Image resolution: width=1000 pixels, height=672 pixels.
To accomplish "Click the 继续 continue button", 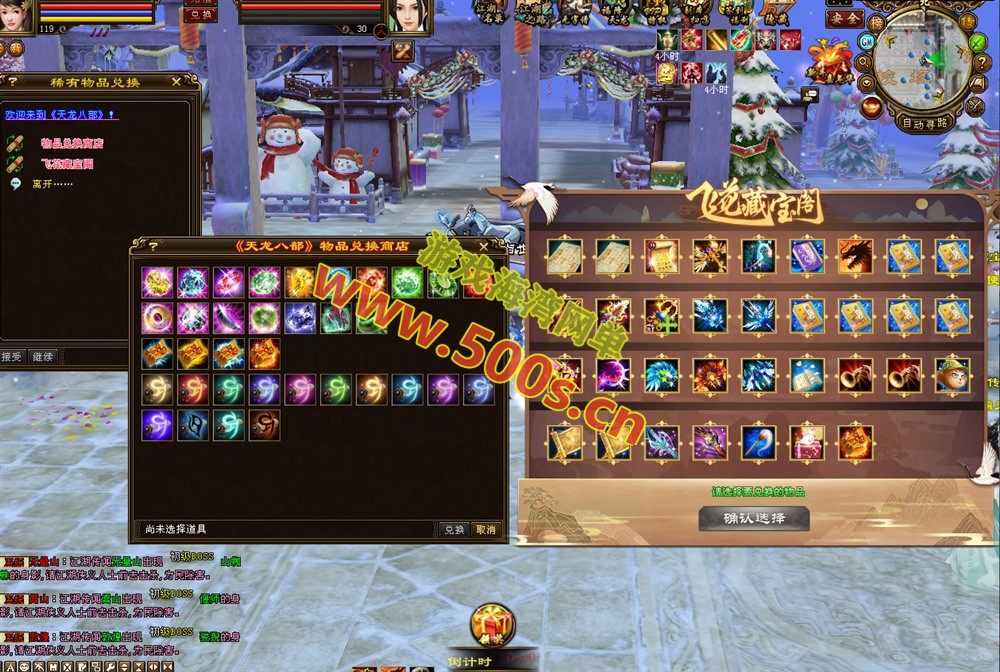I will click(x=42, y=356).
